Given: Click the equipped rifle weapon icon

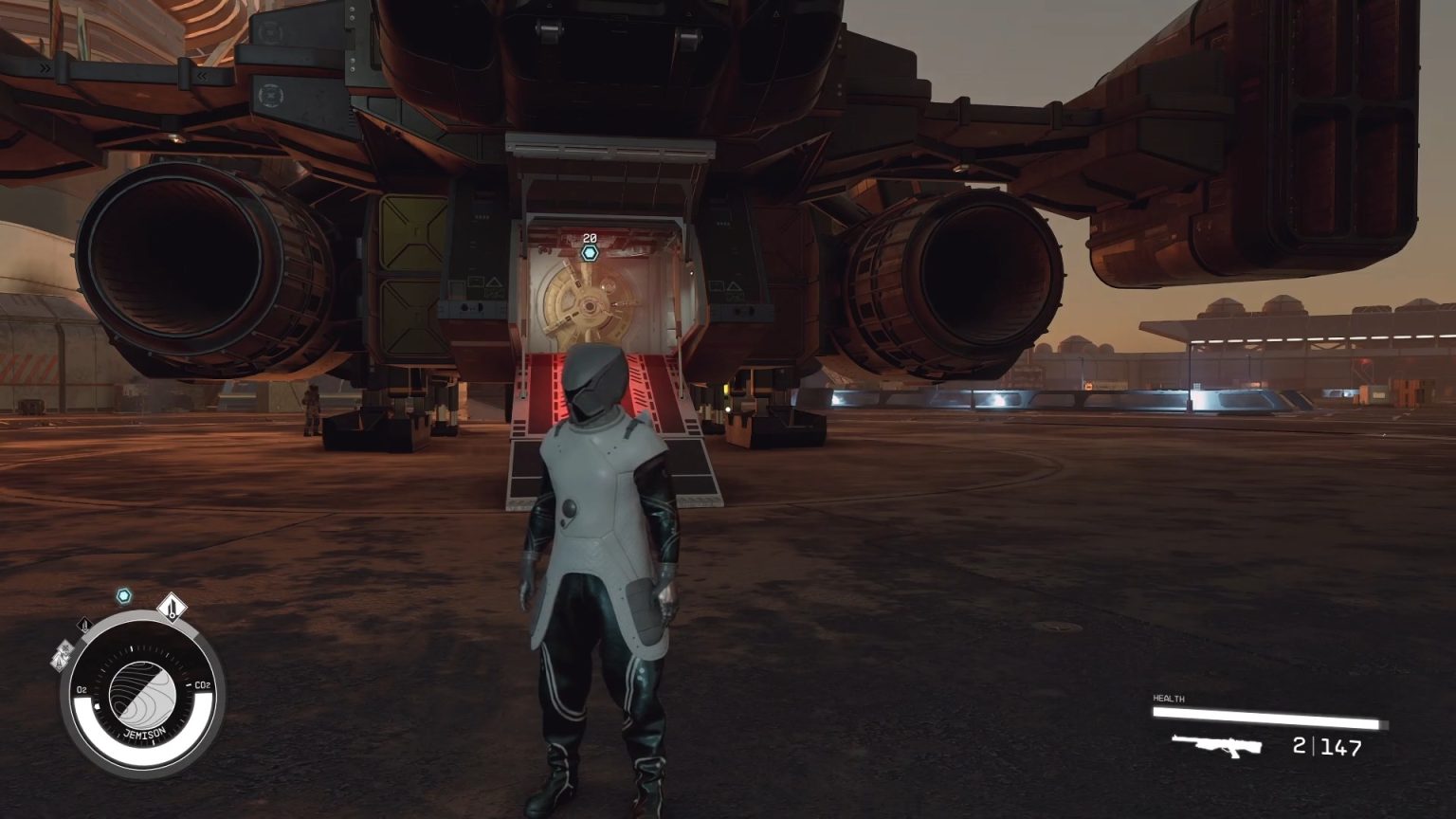Looking at the screenshot, I should (1217, 746).
